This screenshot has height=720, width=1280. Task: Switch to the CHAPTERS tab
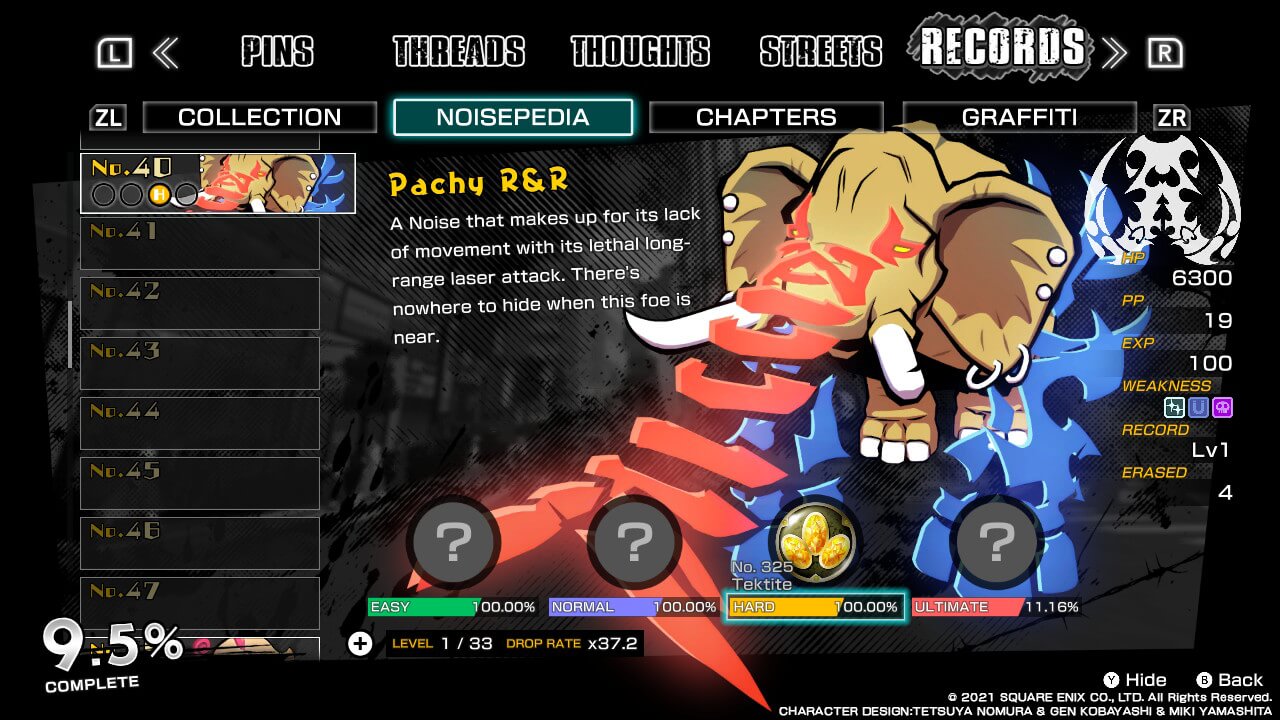tap(766, 117)
